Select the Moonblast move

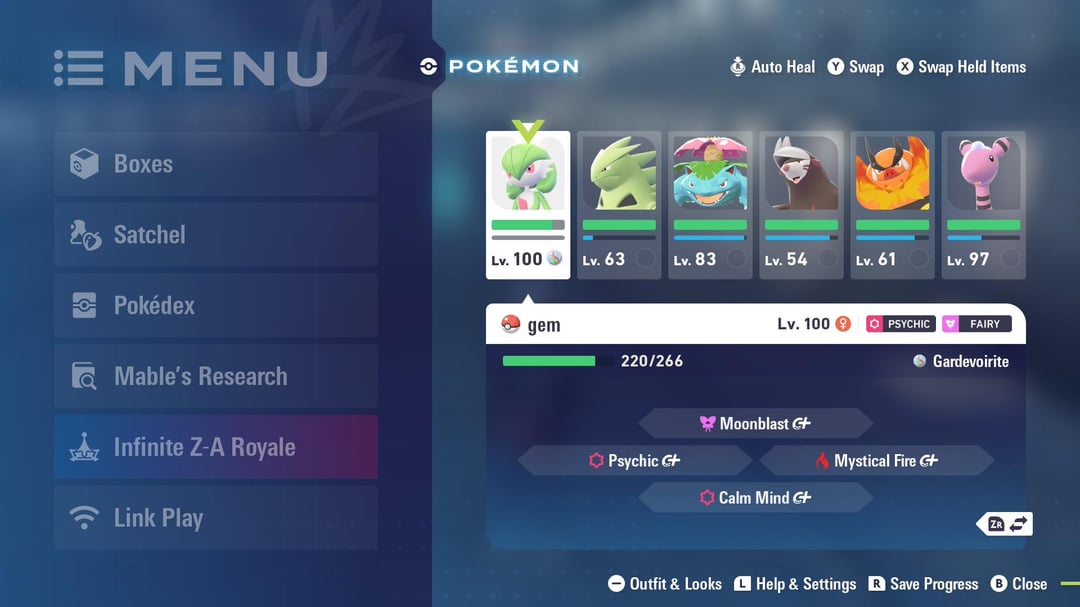(x=755, y=424)
